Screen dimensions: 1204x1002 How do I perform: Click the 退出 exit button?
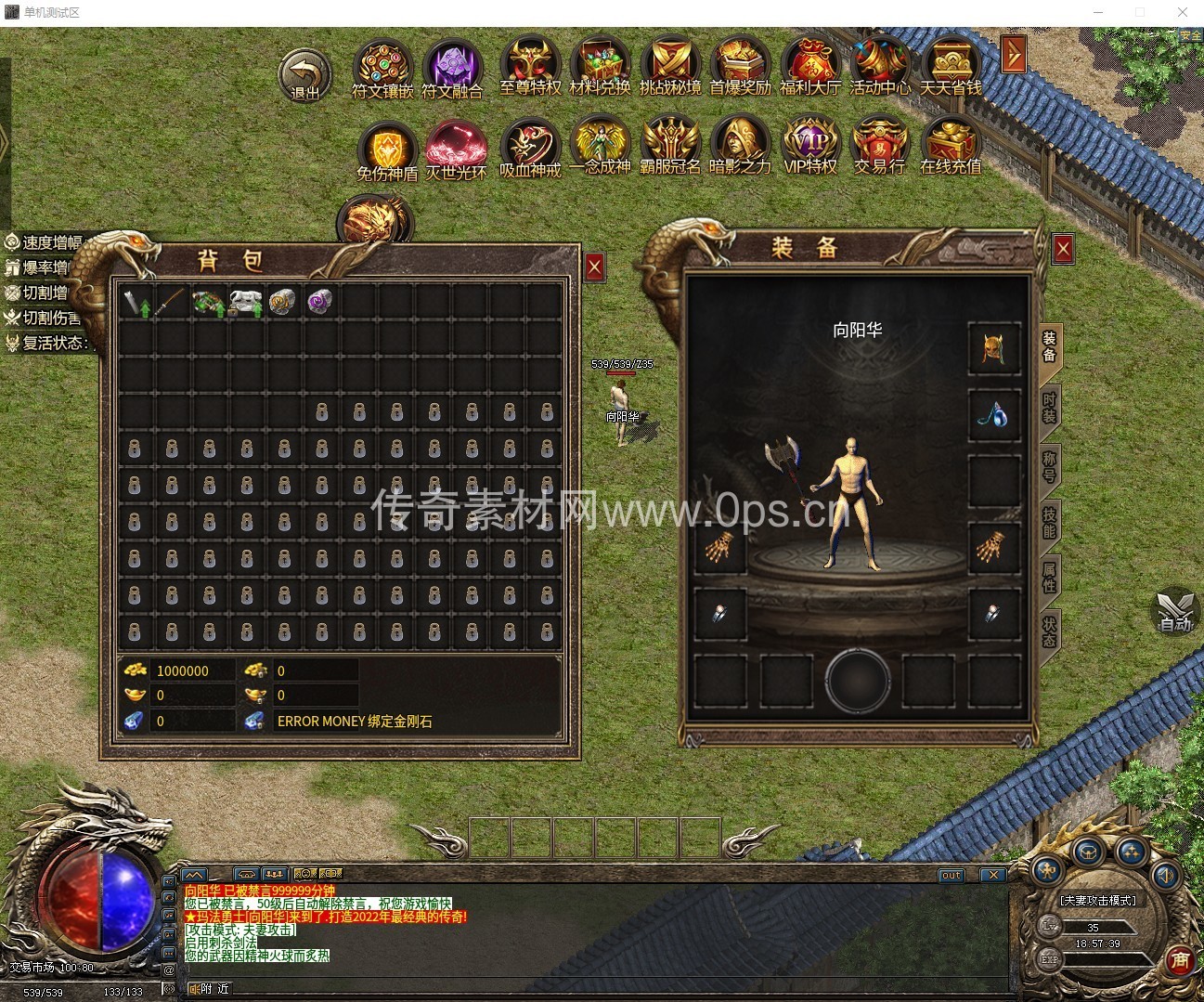[304, 75]
